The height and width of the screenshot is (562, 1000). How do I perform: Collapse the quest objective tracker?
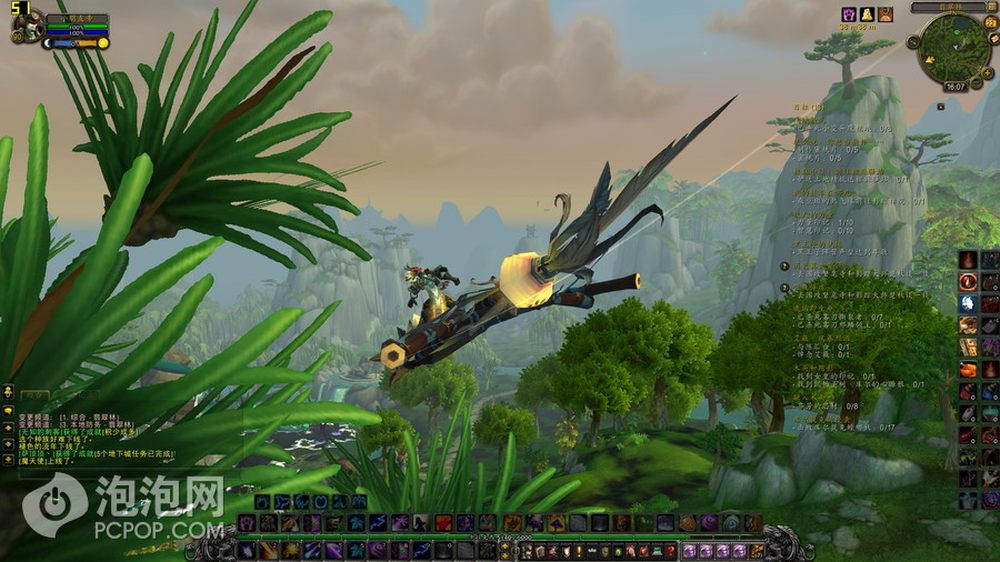(x=942, y=107)
